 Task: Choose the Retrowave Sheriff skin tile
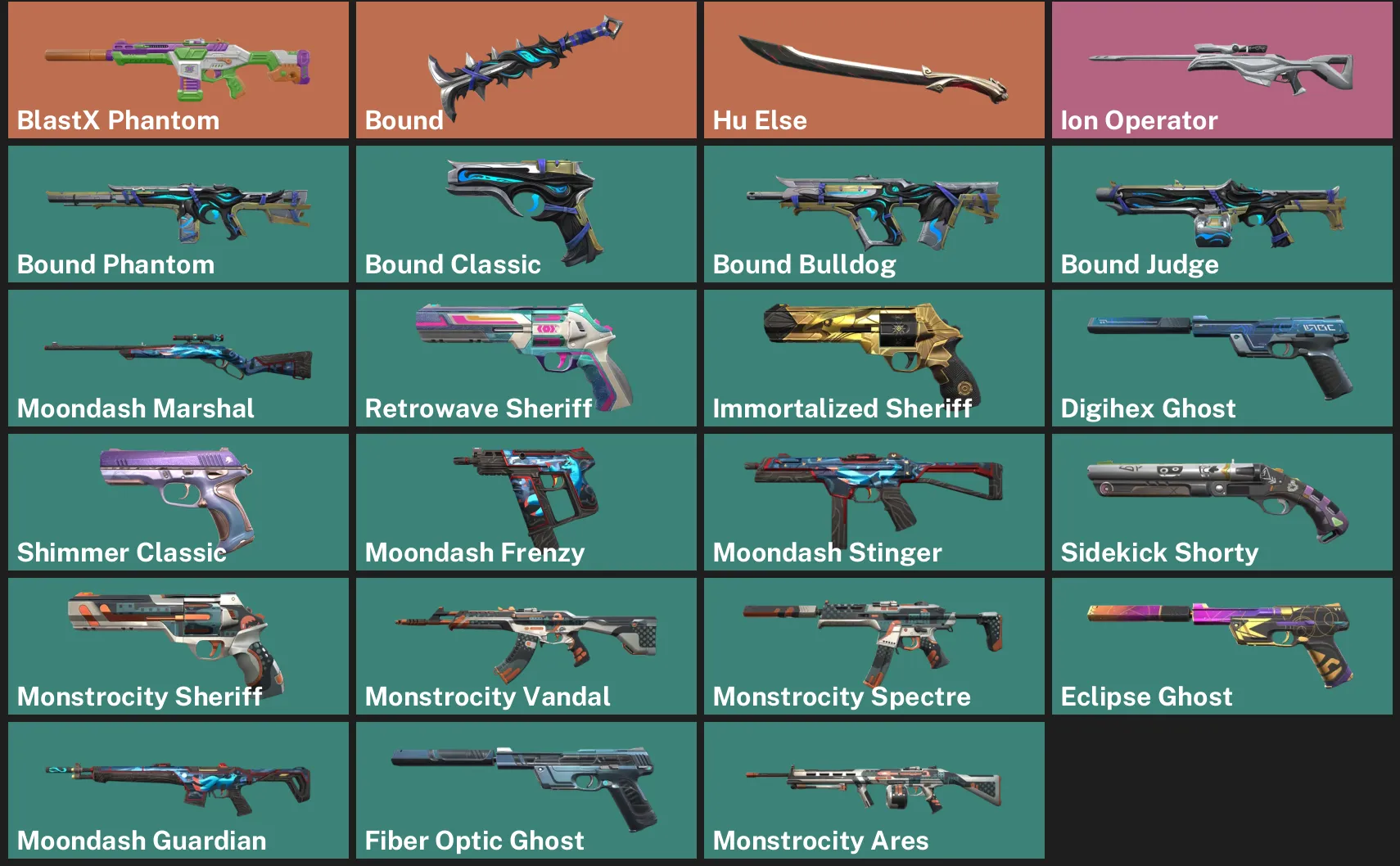[526, 358]
